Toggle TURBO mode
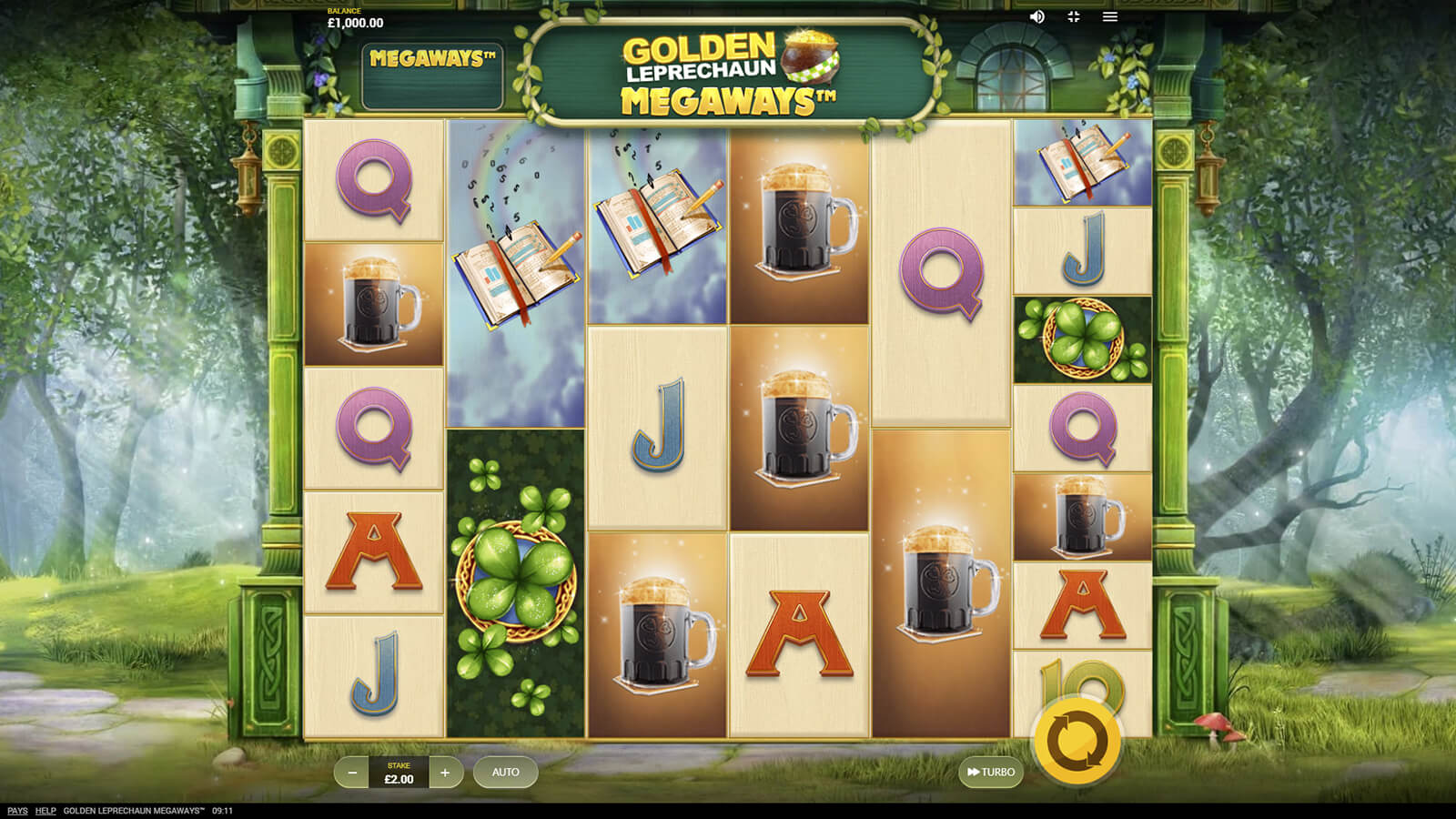Screen dimensions: 1456x819 991,773
